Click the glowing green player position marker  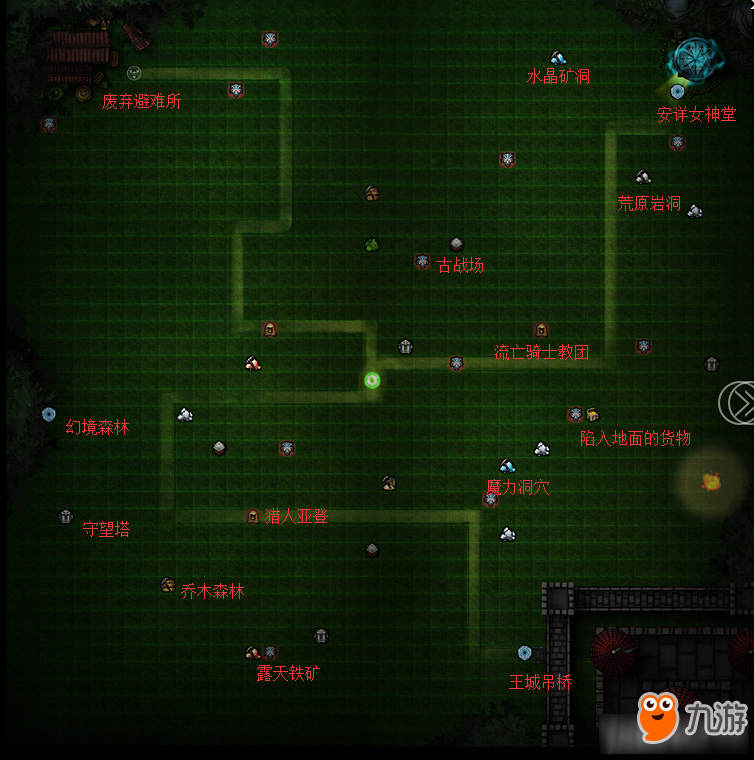click(x=372, y=380)
